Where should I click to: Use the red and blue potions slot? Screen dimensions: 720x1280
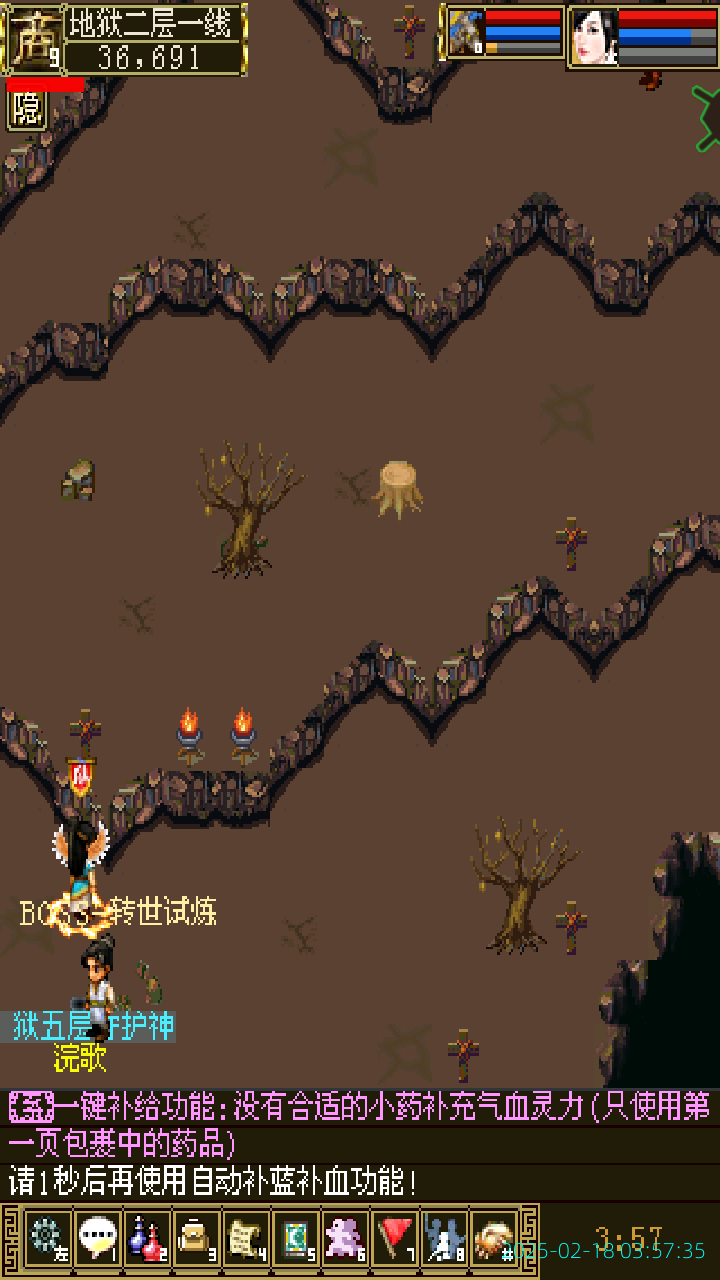tap(147, 1238)
